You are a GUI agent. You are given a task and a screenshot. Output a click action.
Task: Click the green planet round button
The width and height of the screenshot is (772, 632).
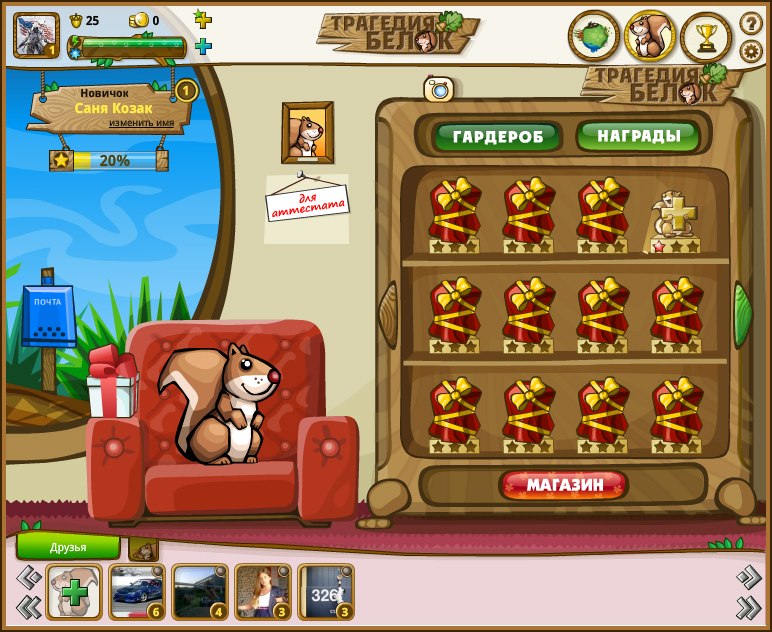click(x=594, y=37)
